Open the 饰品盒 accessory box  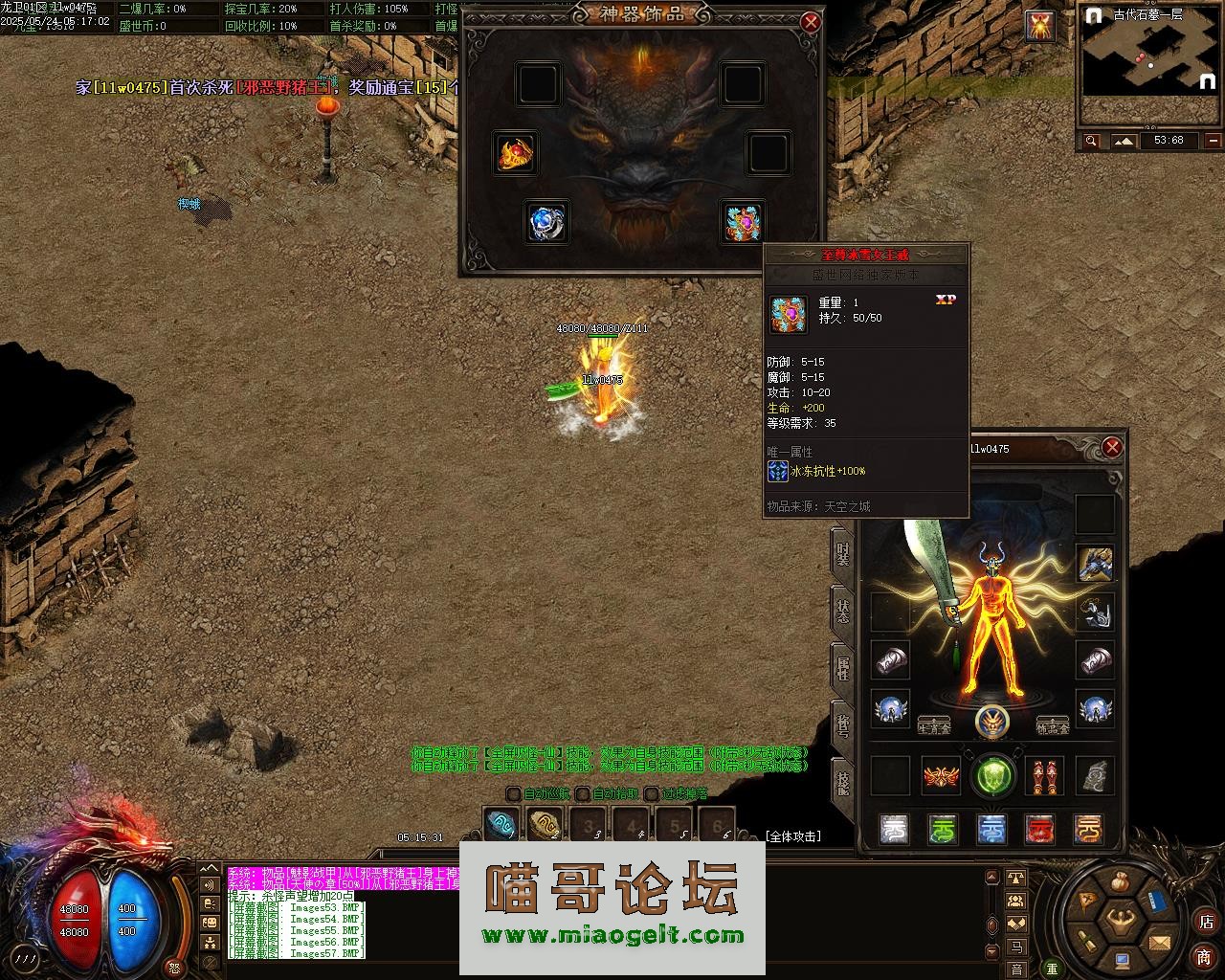1052,727
